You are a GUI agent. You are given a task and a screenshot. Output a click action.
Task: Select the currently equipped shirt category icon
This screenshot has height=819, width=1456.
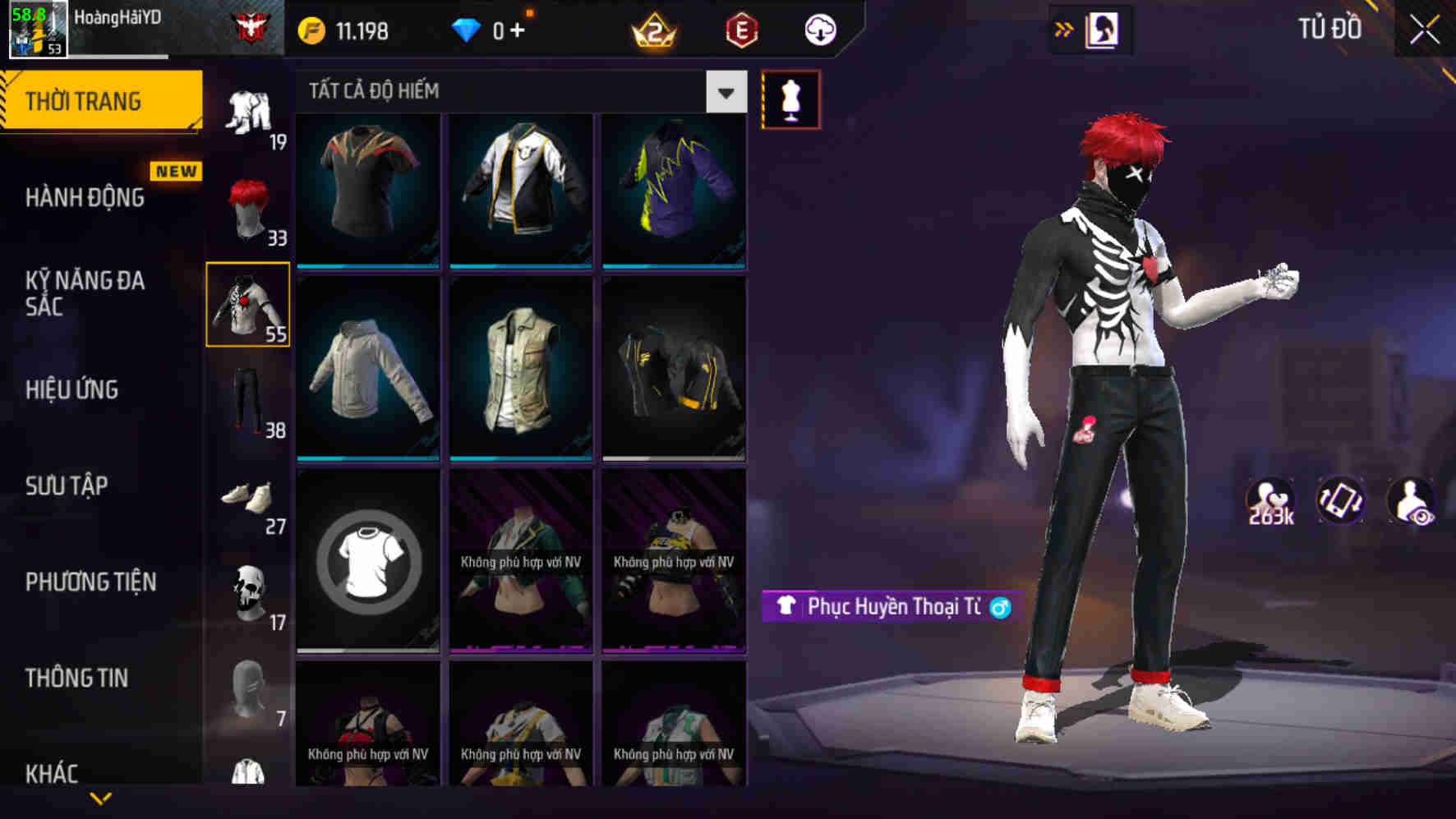pos(248,304)
